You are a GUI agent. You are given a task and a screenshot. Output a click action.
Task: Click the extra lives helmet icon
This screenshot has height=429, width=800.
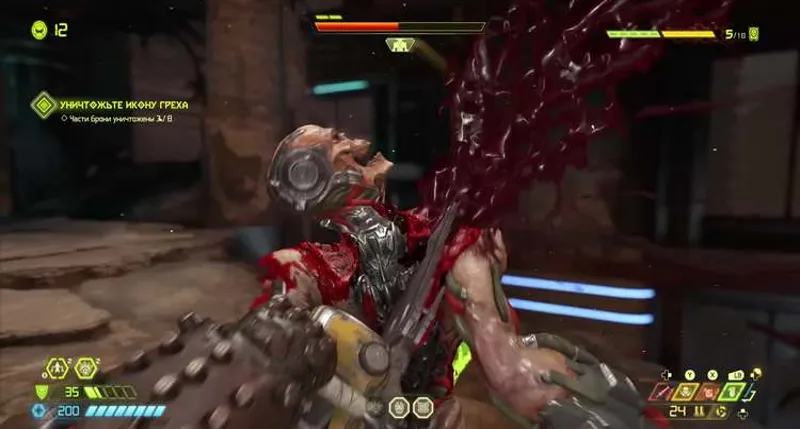click(40, 30)
